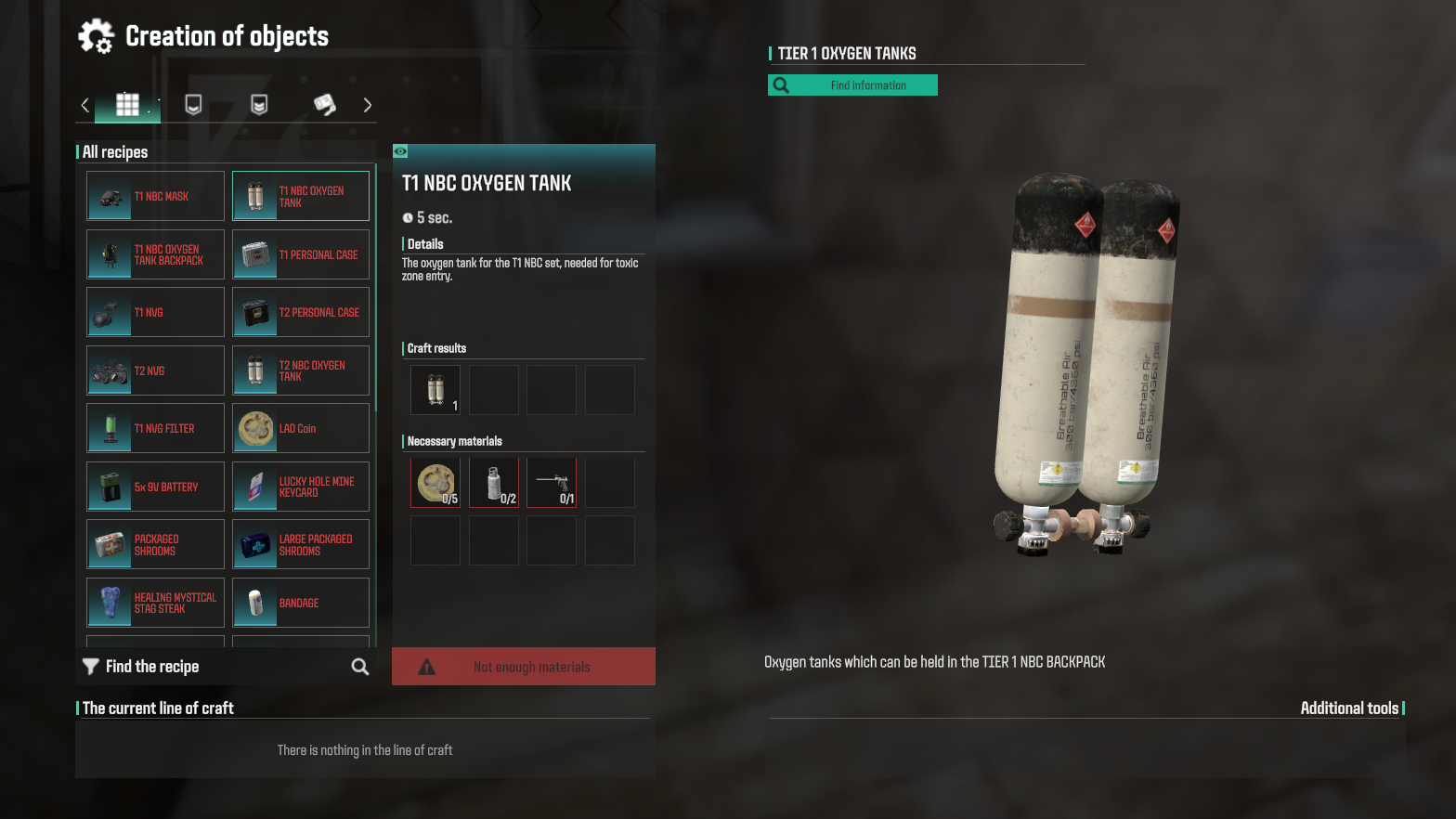Viewport: 1456px width, 819px height.
Task: Pick the HEALING MYSTICAL STAG STEAK recipe
Action: (x=156, y=603)
